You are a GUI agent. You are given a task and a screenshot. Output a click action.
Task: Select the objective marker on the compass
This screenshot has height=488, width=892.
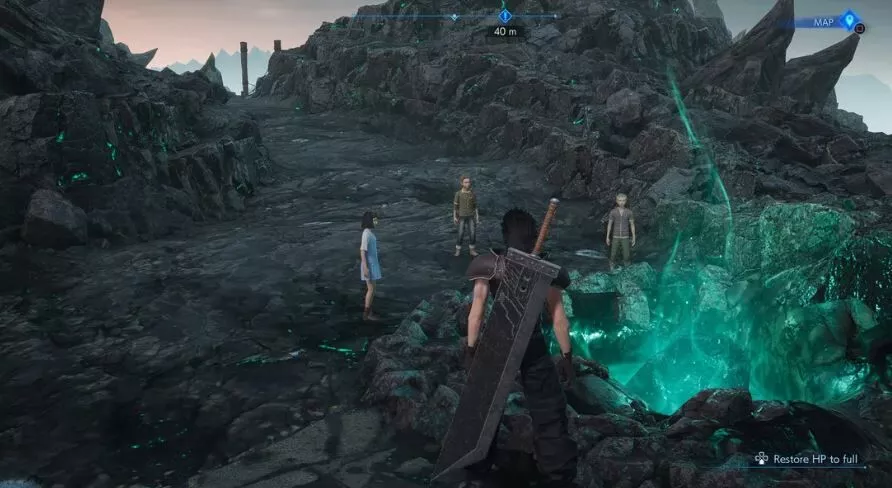click(x=505, y=16)
